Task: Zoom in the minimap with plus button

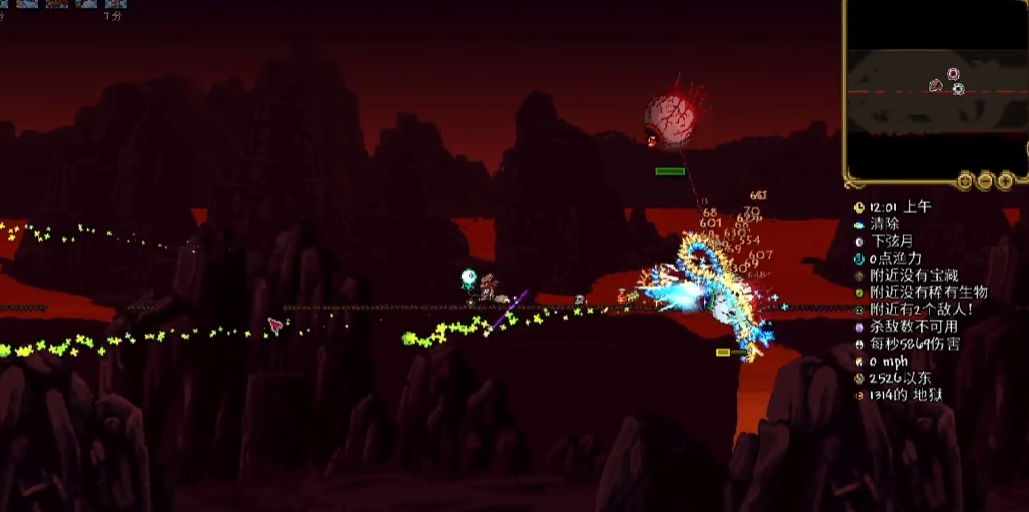Action: [x=1005, y=181]
